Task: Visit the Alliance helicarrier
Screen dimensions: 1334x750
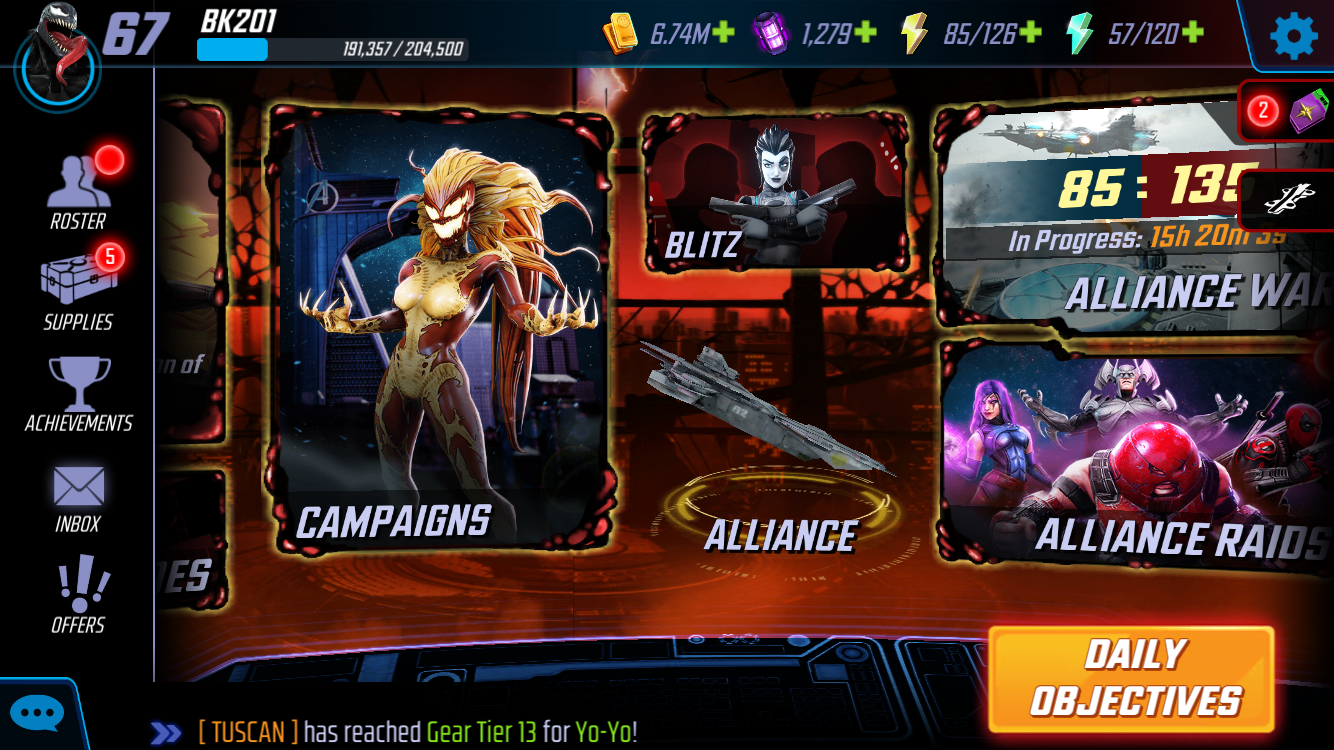Action: tap(780, 440)
